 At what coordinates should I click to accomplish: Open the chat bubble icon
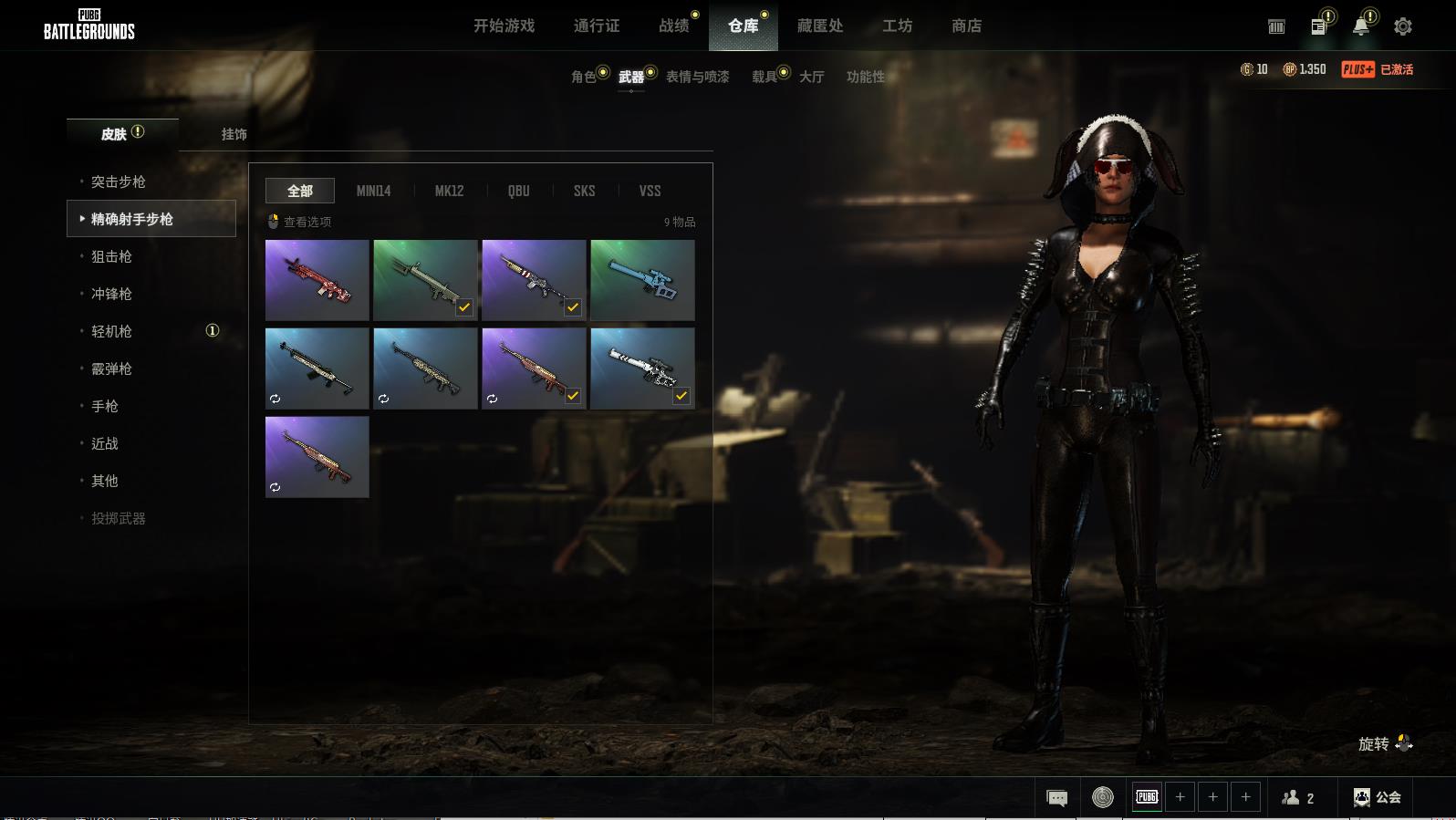(1056, 798)
